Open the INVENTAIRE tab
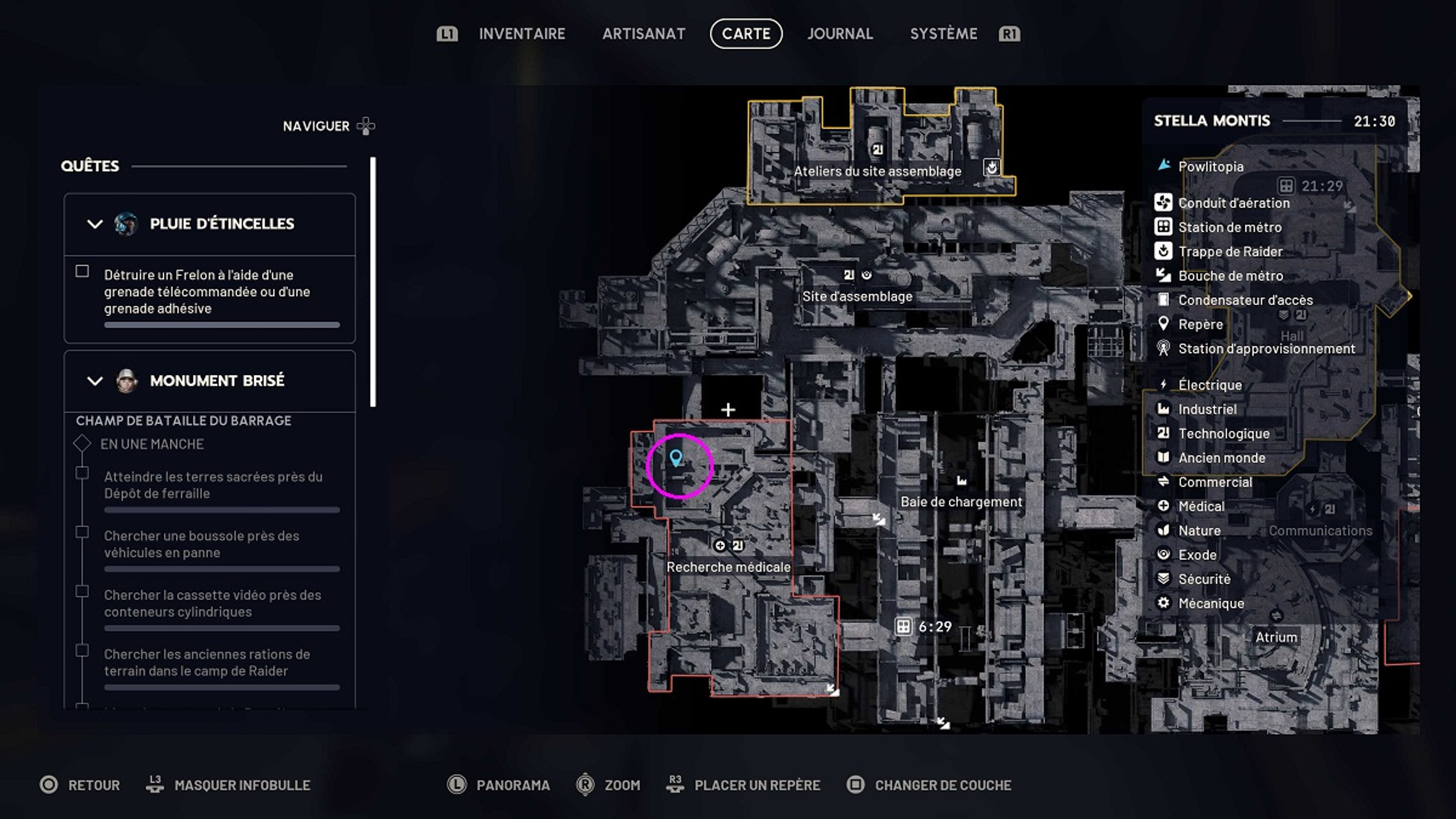Screen dimensions: 1456x819 522,34
